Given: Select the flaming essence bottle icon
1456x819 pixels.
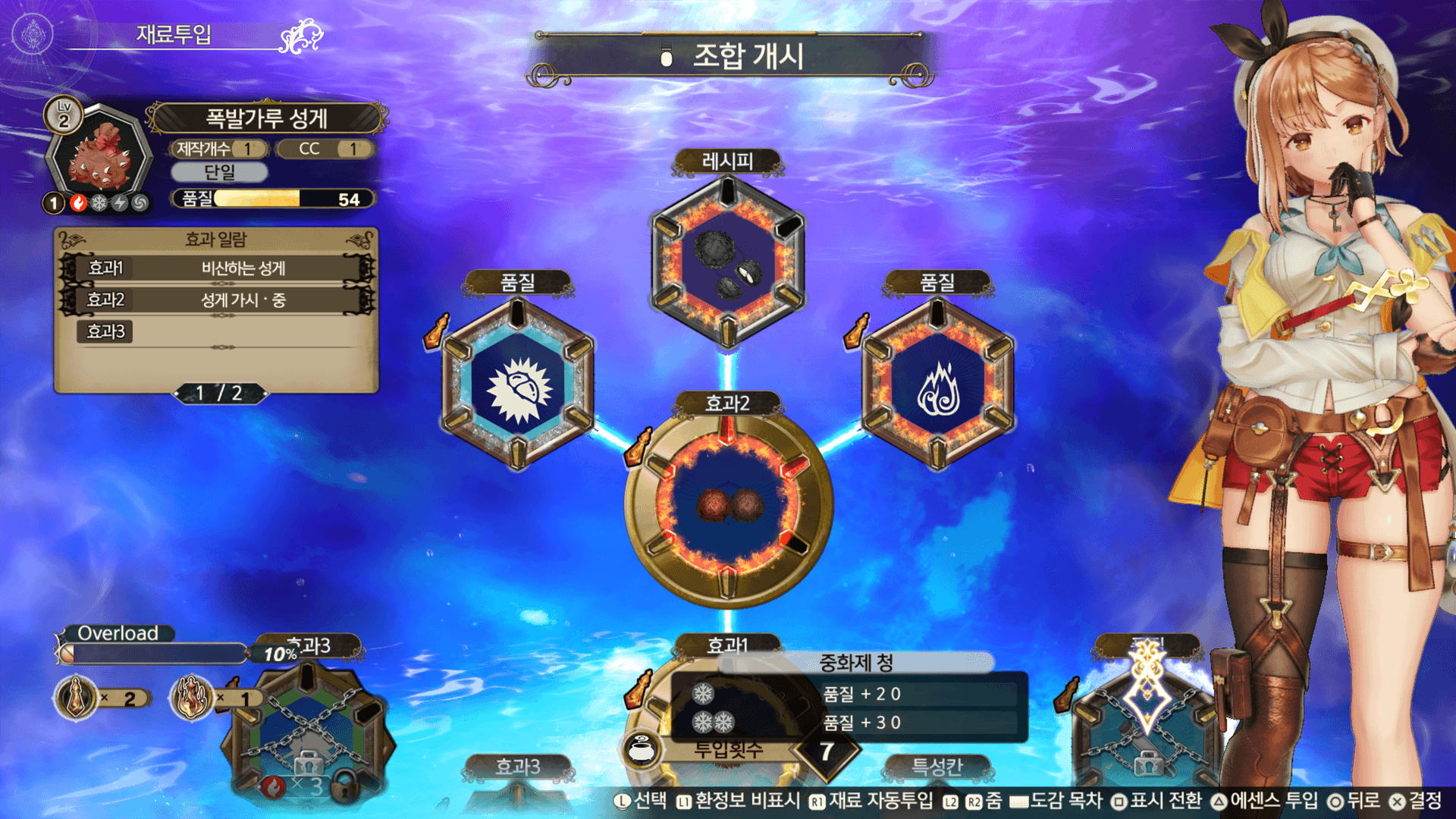Looking at the screenshot, I should click(191, 697).
